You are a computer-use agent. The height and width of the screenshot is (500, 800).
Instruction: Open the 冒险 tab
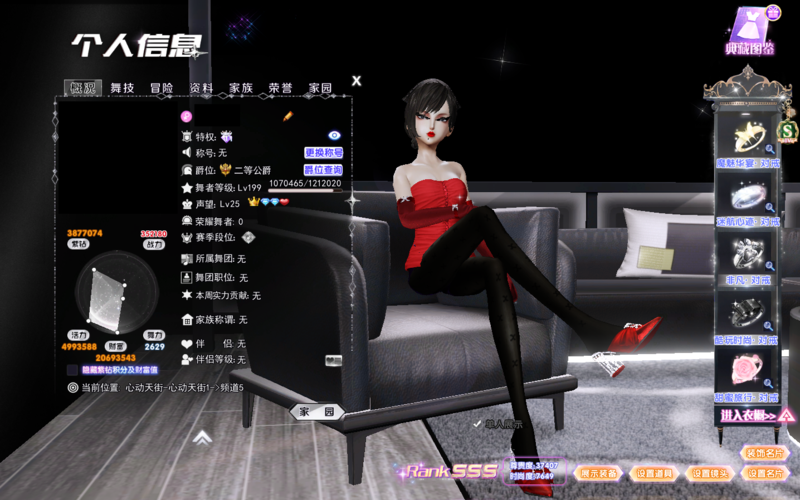(x=162, y=88)
